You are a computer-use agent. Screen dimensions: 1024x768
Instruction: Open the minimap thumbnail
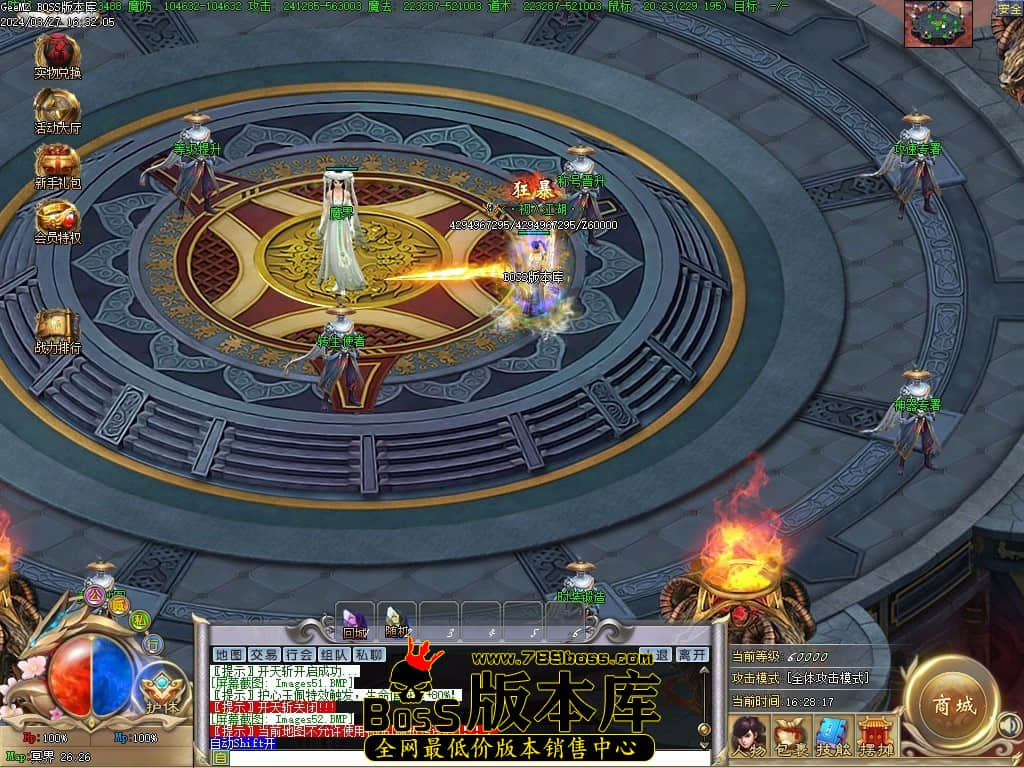coord(938,24)
